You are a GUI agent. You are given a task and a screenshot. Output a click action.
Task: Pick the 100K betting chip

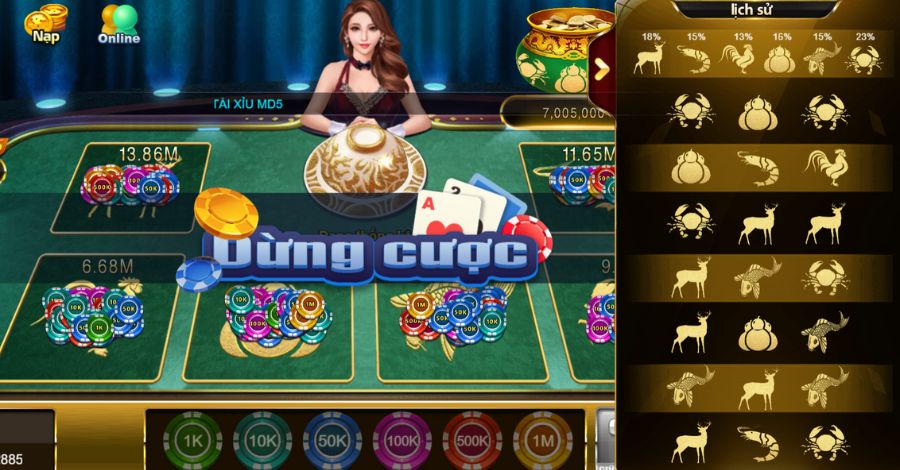[402, 440]
